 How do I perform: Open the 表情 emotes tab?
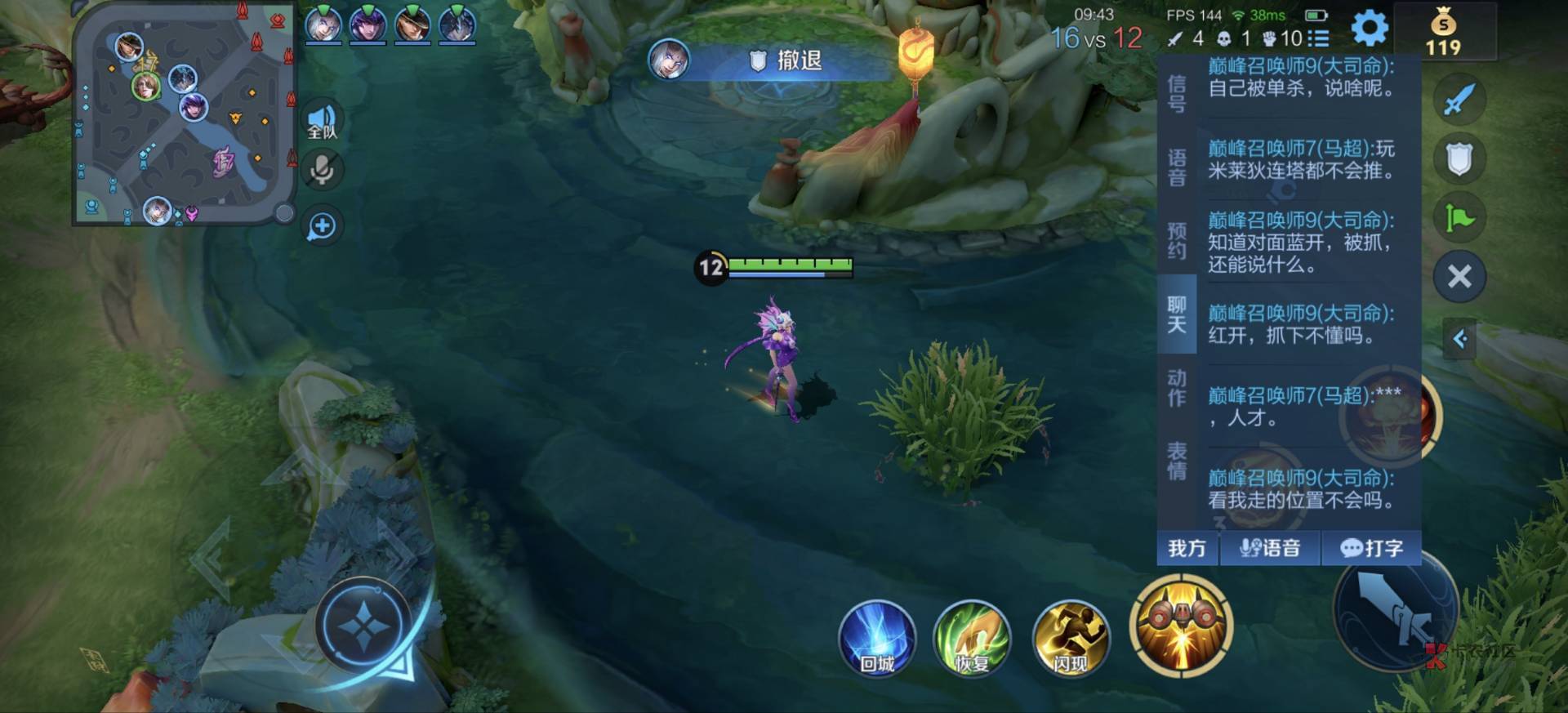click(x=1177, y=461)
